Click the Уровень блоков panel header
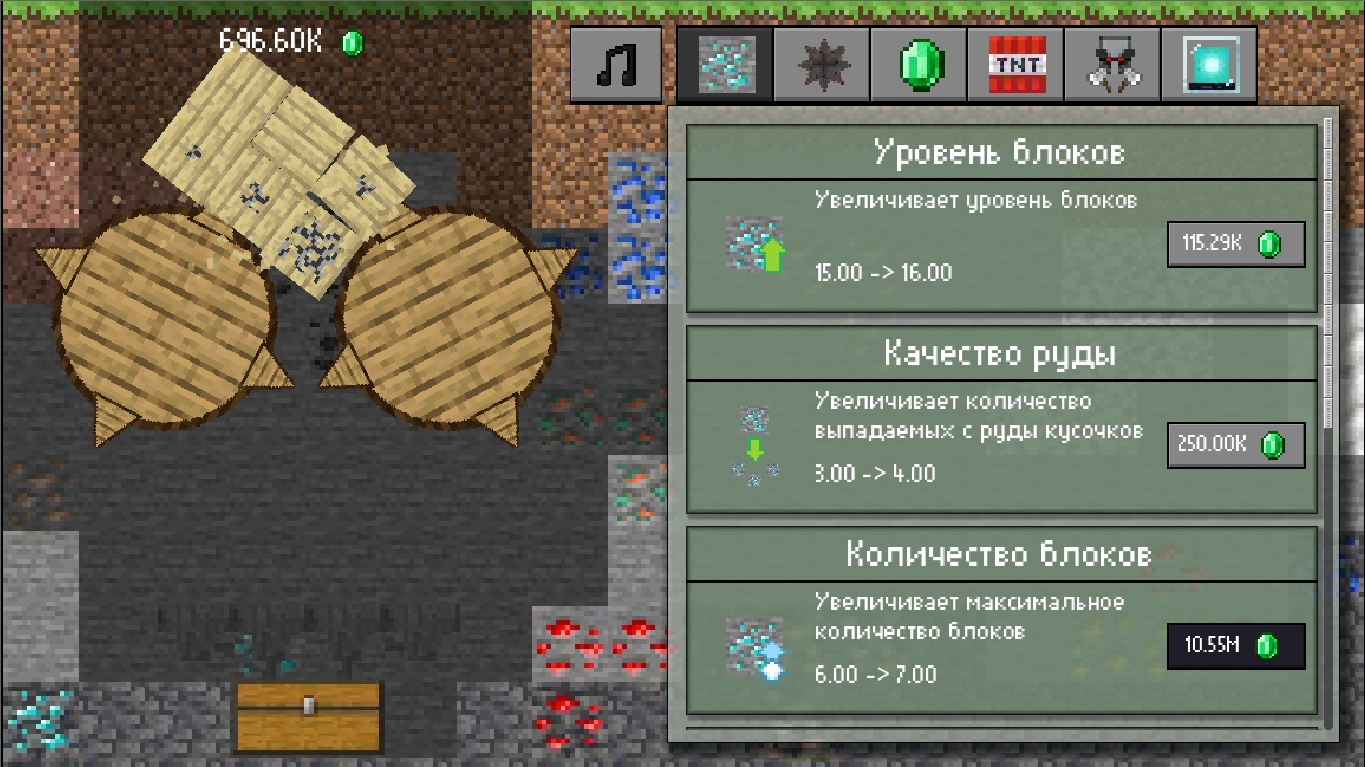This screenshot has height=767, width=1365. 1000,152
